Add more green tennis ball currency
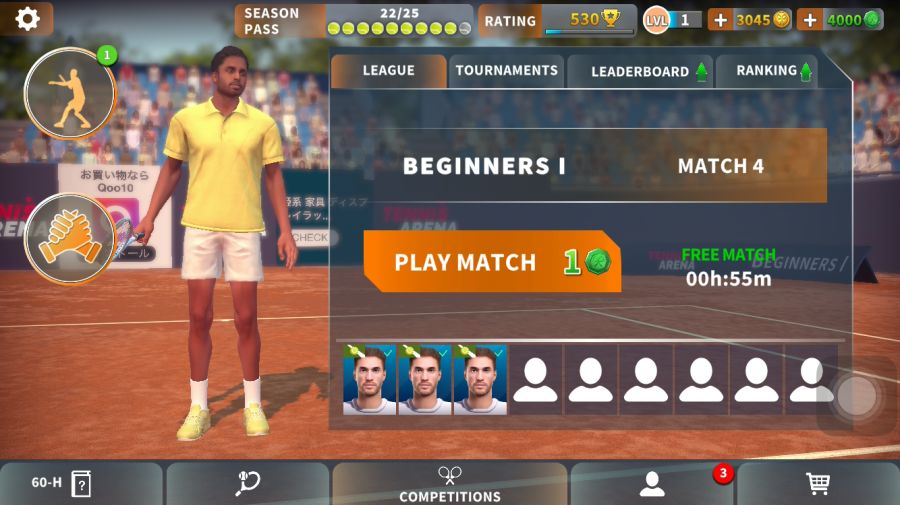900x505 pixels. 810,19
